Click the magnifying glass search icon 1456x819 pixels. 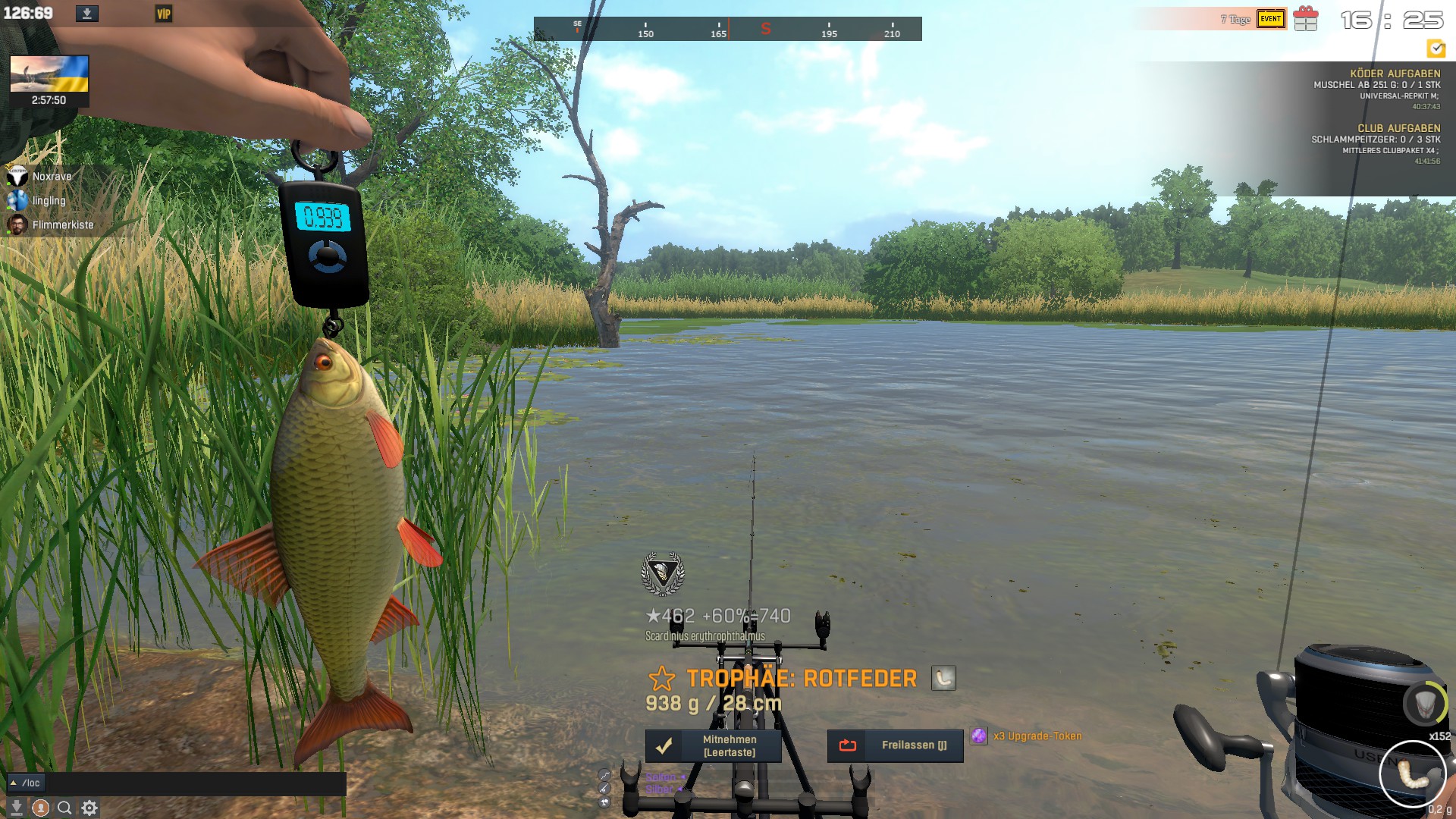pos(65,808)
